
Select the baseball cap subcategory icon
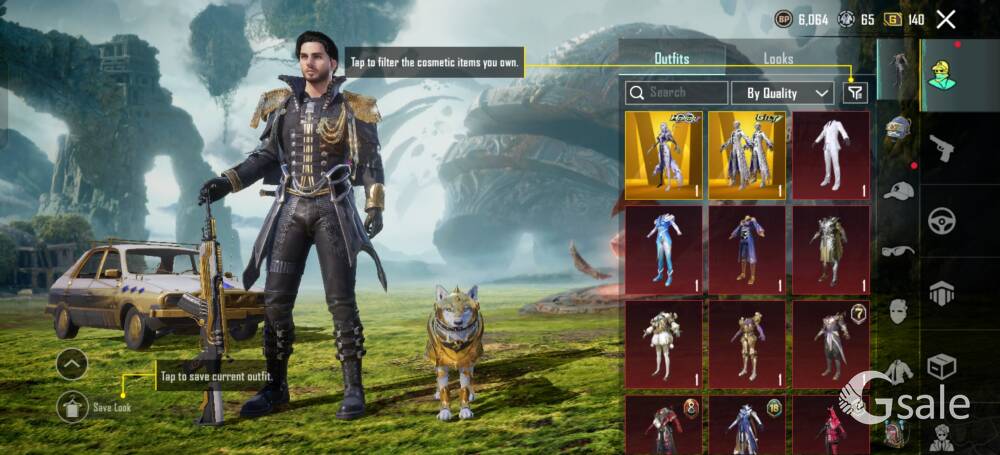[x=898, y=190]
